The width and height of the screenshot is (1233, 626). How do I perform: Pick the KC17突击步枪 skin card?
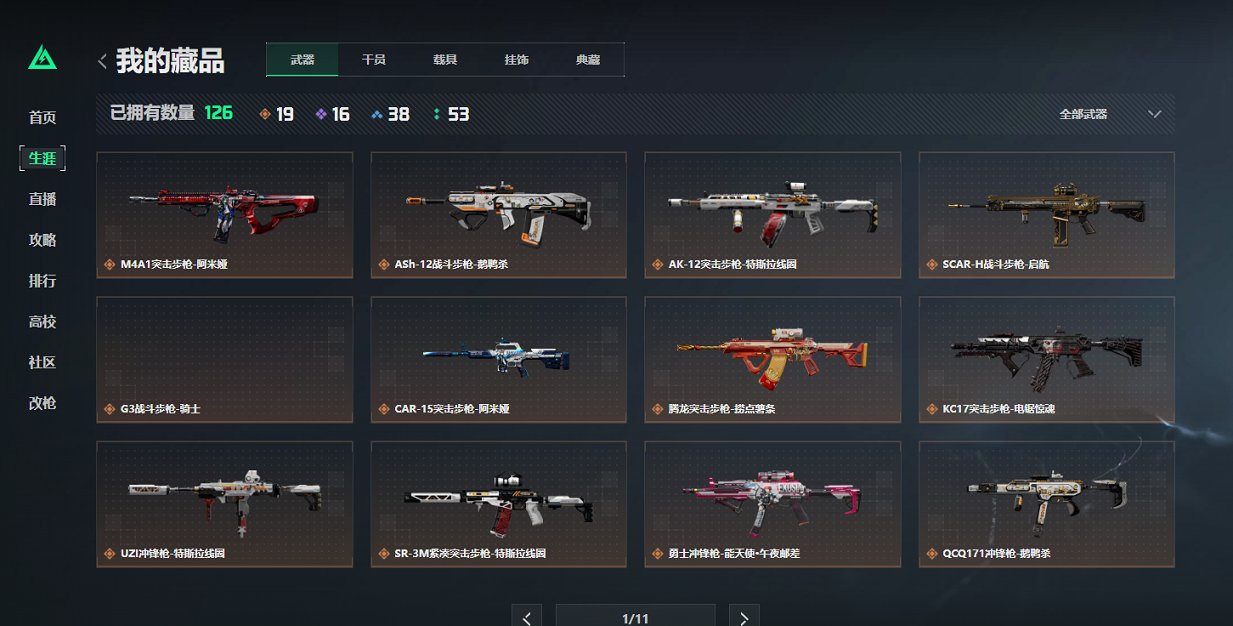pos(1046,359)
